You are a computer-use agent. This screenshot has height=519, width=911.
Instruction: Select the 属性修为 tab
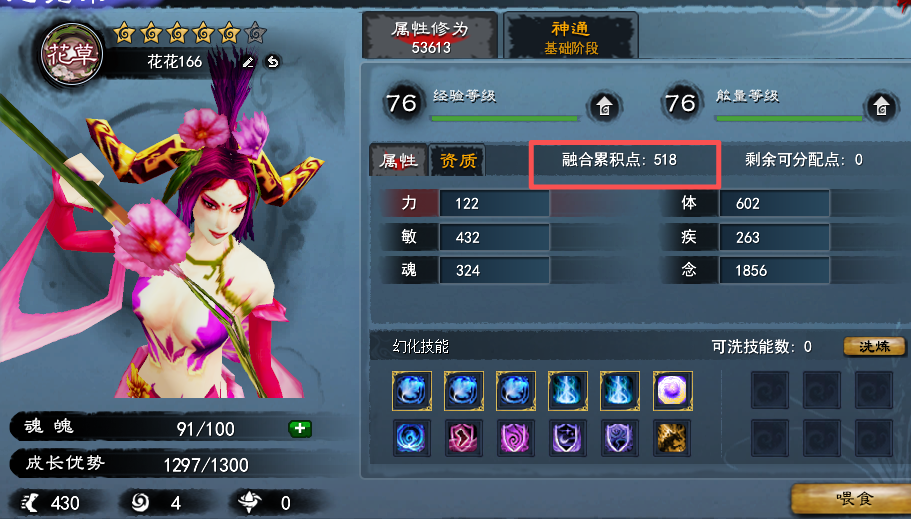tap(431, 37)
